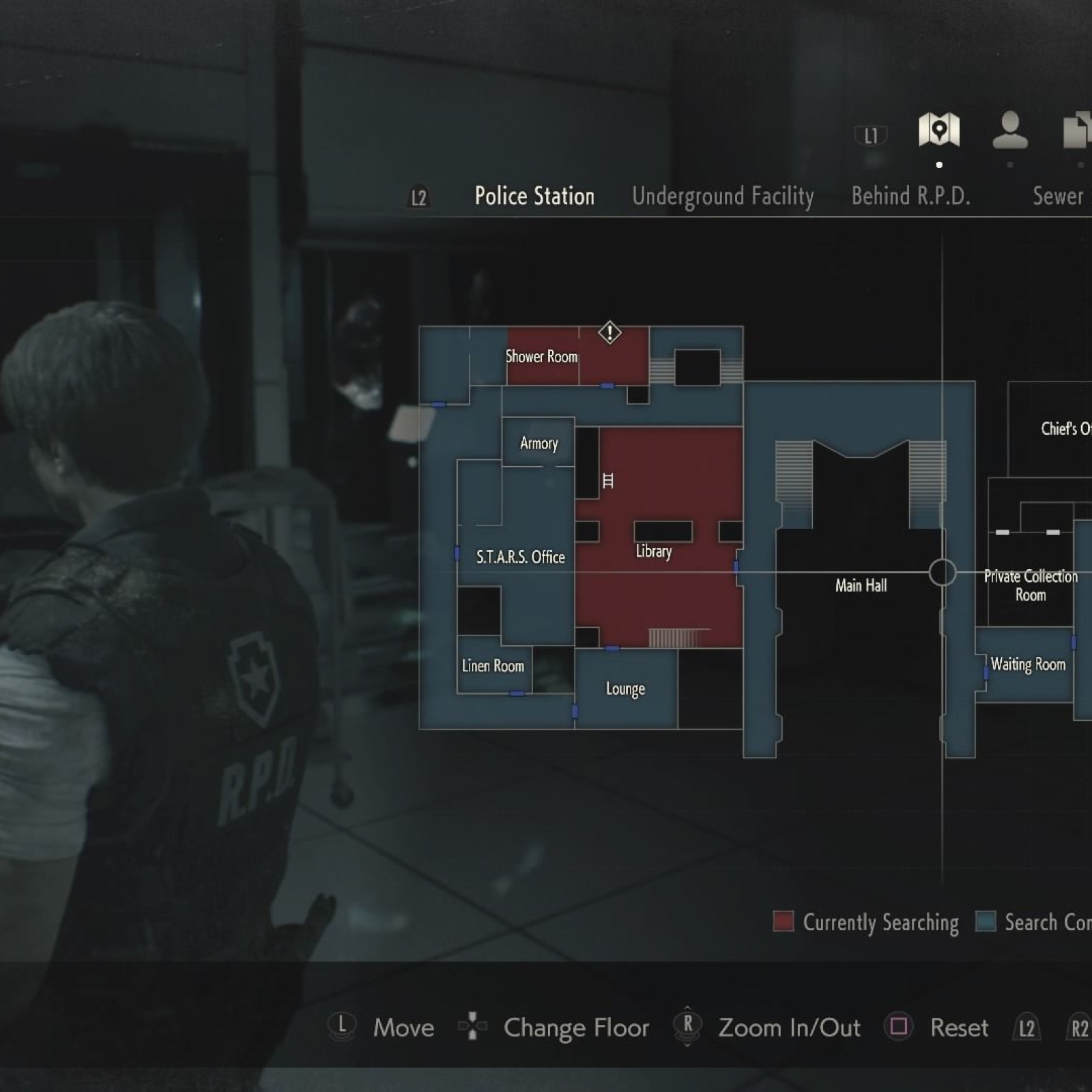
Task: Select the Police Station map view
Action: [x=534, y=196]
